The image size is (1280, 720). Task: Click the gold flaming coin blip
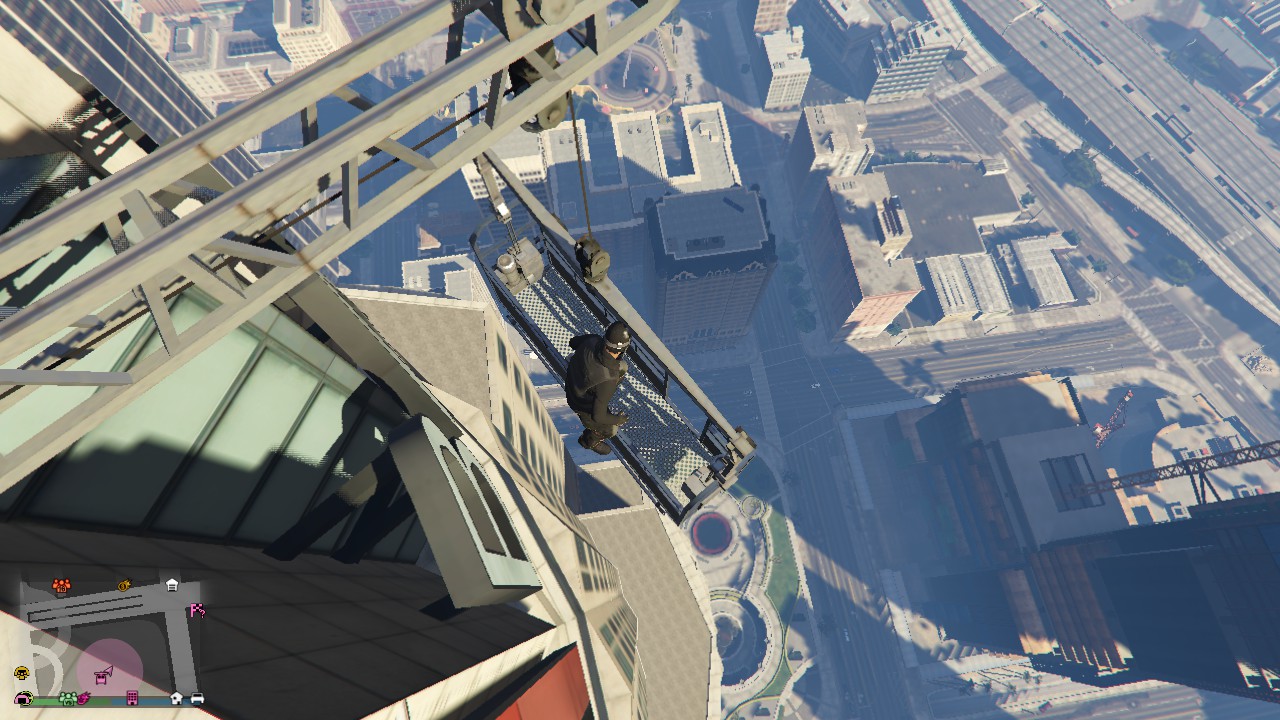point(125,585)
